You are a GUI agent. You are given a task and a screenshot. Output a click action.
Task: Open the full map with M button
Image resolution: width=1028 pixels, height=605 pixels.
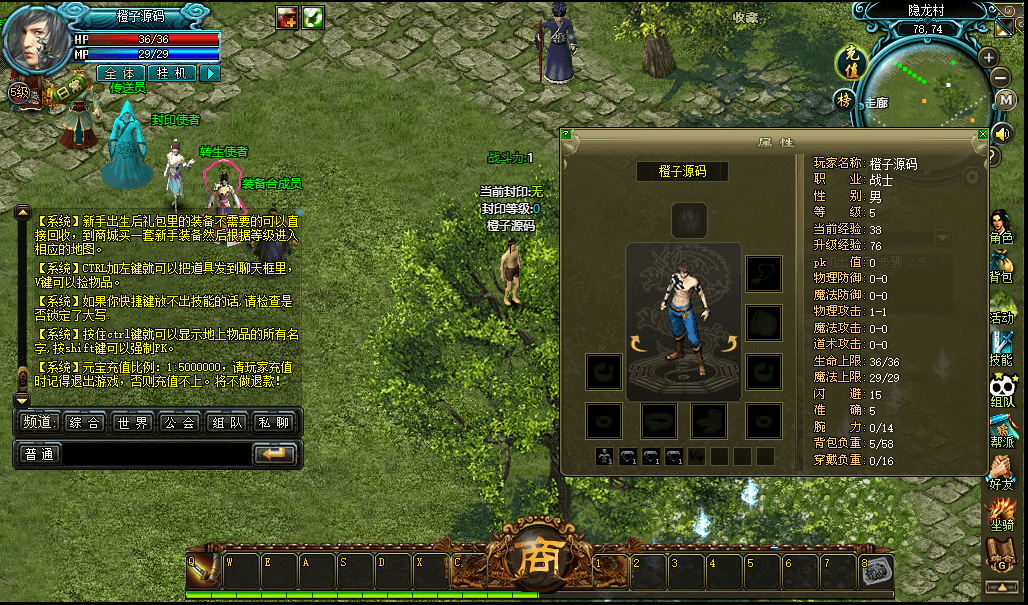point(1006,100)
